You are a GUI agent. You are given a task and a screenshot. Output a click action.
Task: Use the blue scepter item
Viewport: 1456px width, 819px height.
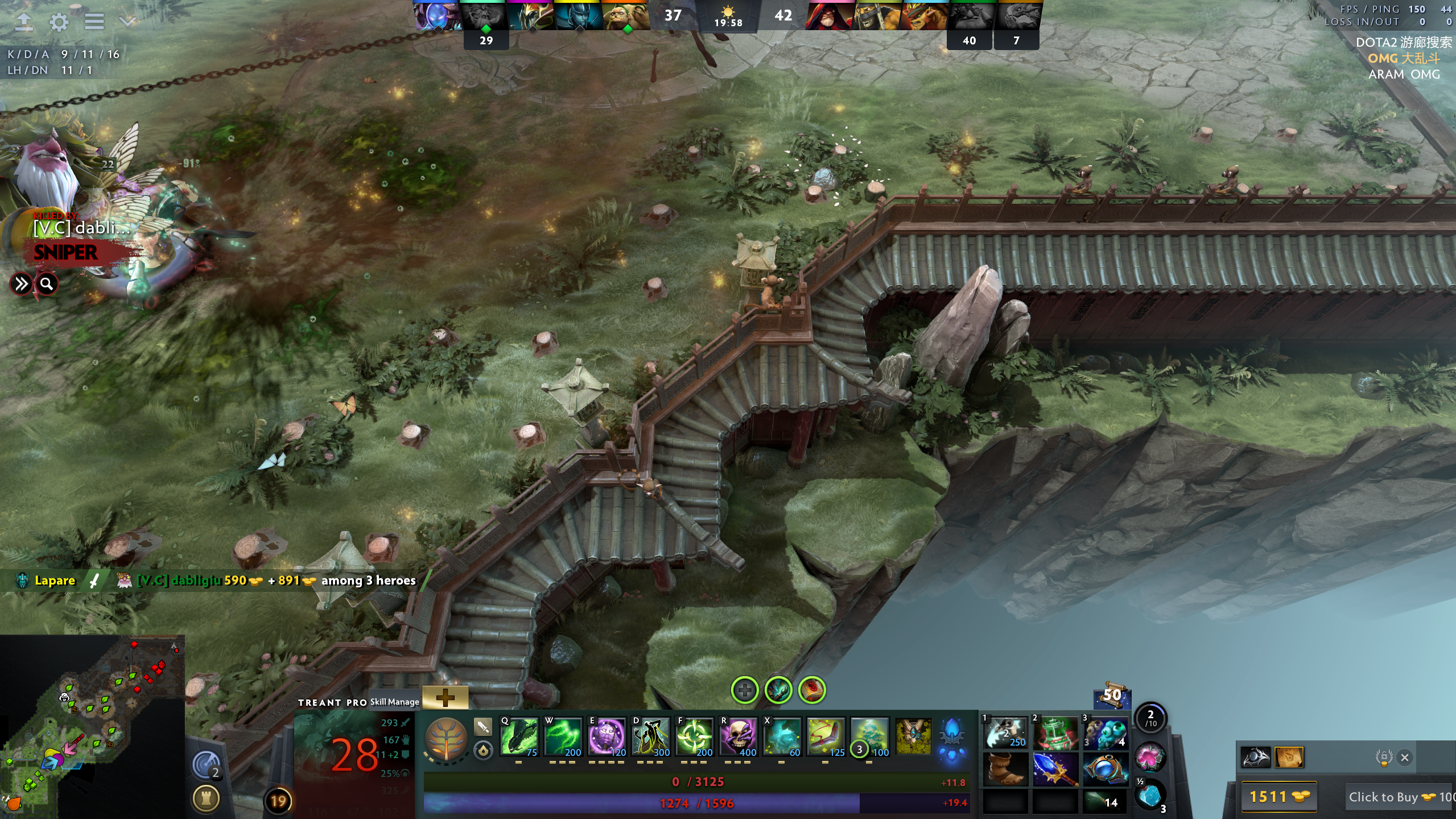click(1054, 769)
